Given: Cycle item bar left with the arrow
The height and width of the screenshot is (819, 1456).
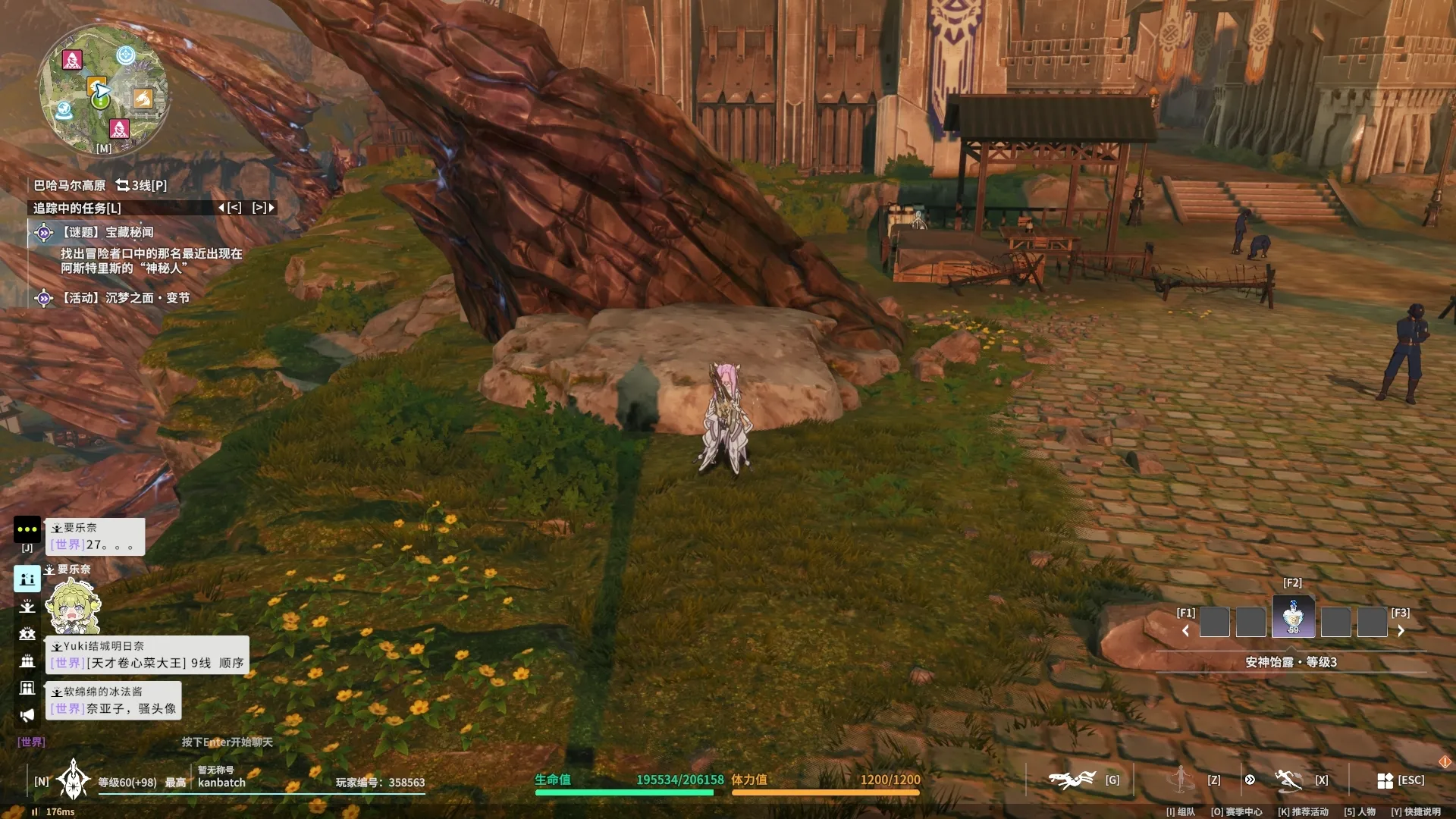Looking at the screenshot, I should (1185, 631).
